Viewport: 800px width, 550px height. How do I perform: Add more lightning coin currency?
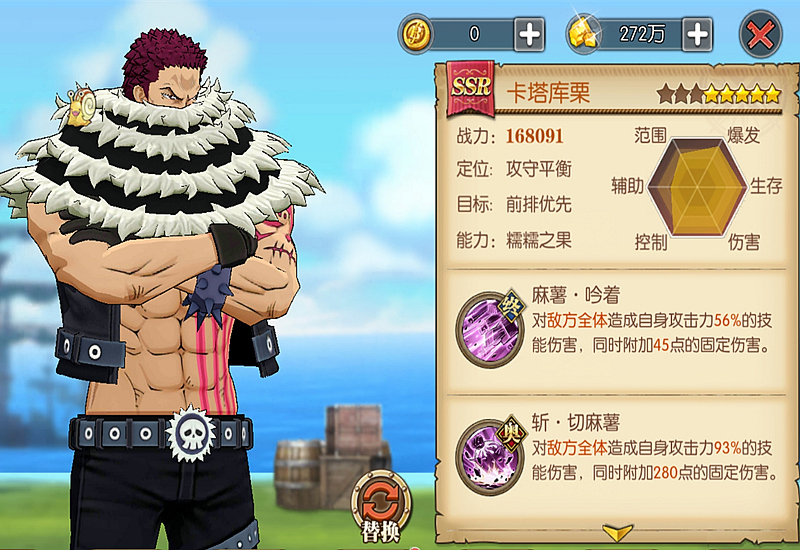[529, 34]
